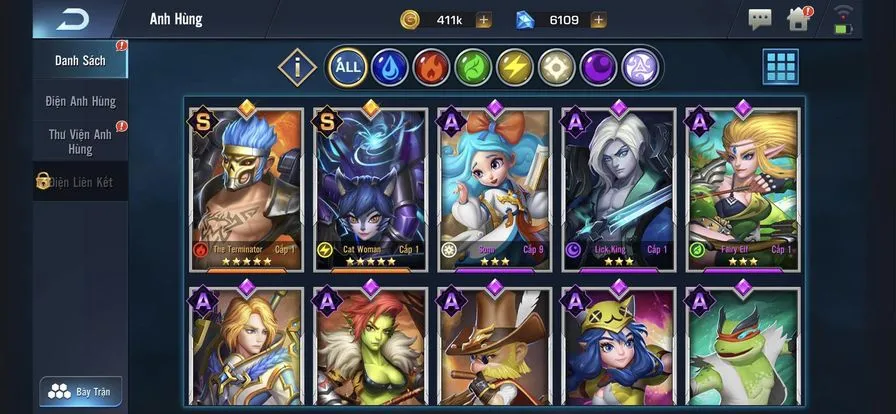The height and width of the screenshot is (414, 896).
Task: Filter heroes by fire element
Action: click(431, 68)
